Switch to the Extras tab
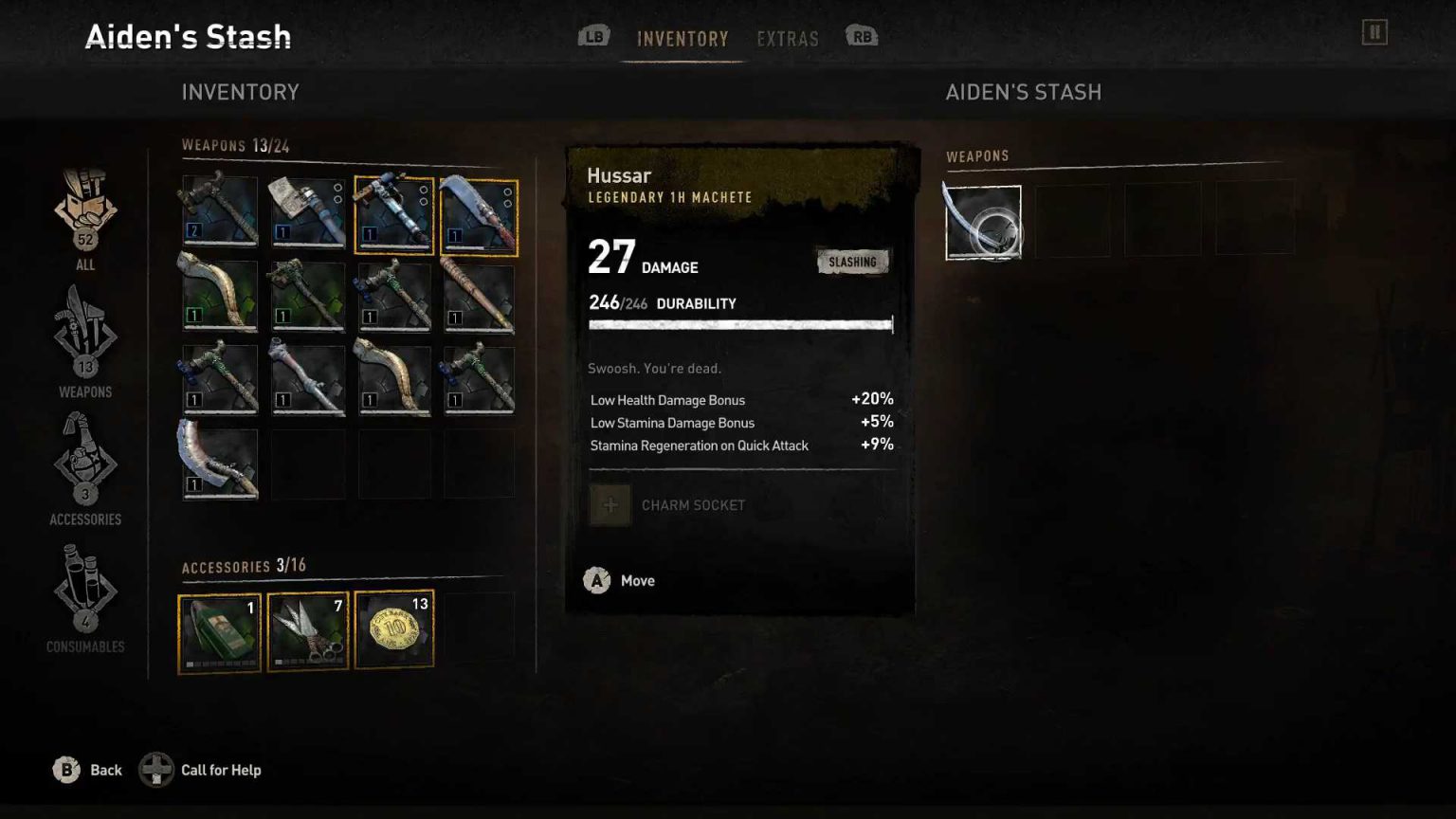The height and width of the screenshot is (819, 1456). coord(788,39)
